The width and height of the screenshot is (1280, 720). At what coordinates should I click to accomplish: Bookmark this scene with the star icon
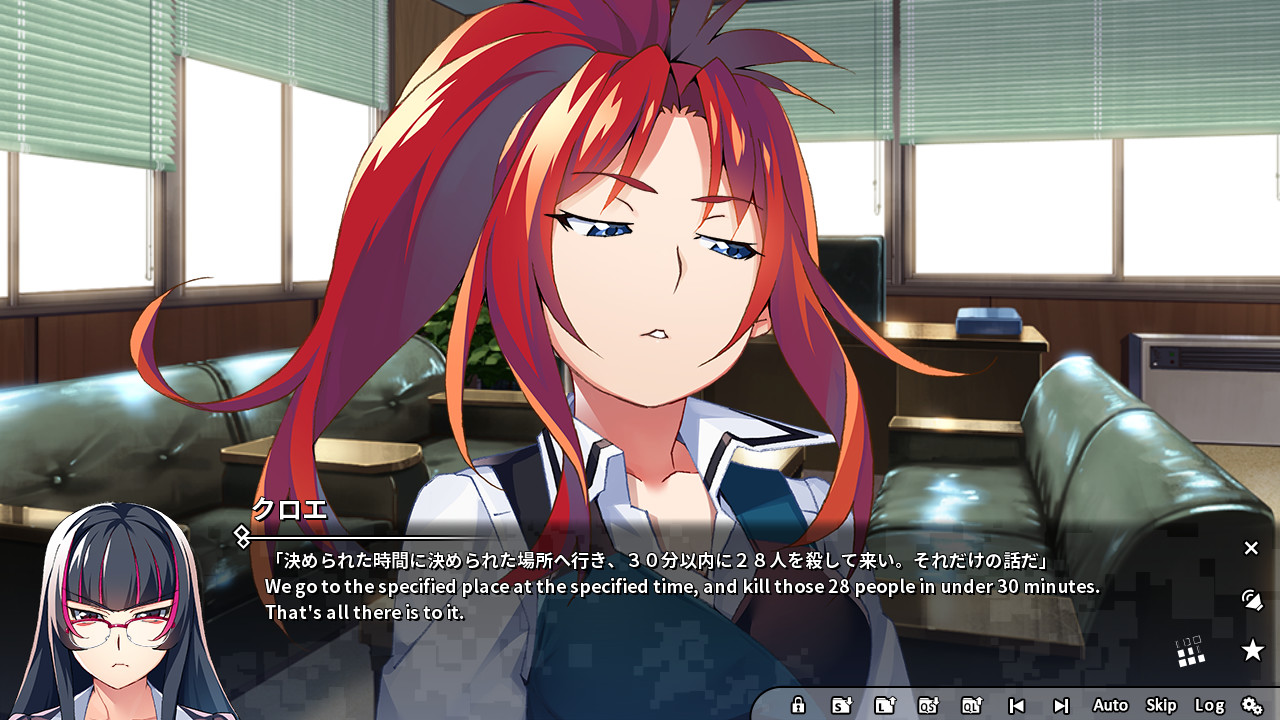point(1251,649)
